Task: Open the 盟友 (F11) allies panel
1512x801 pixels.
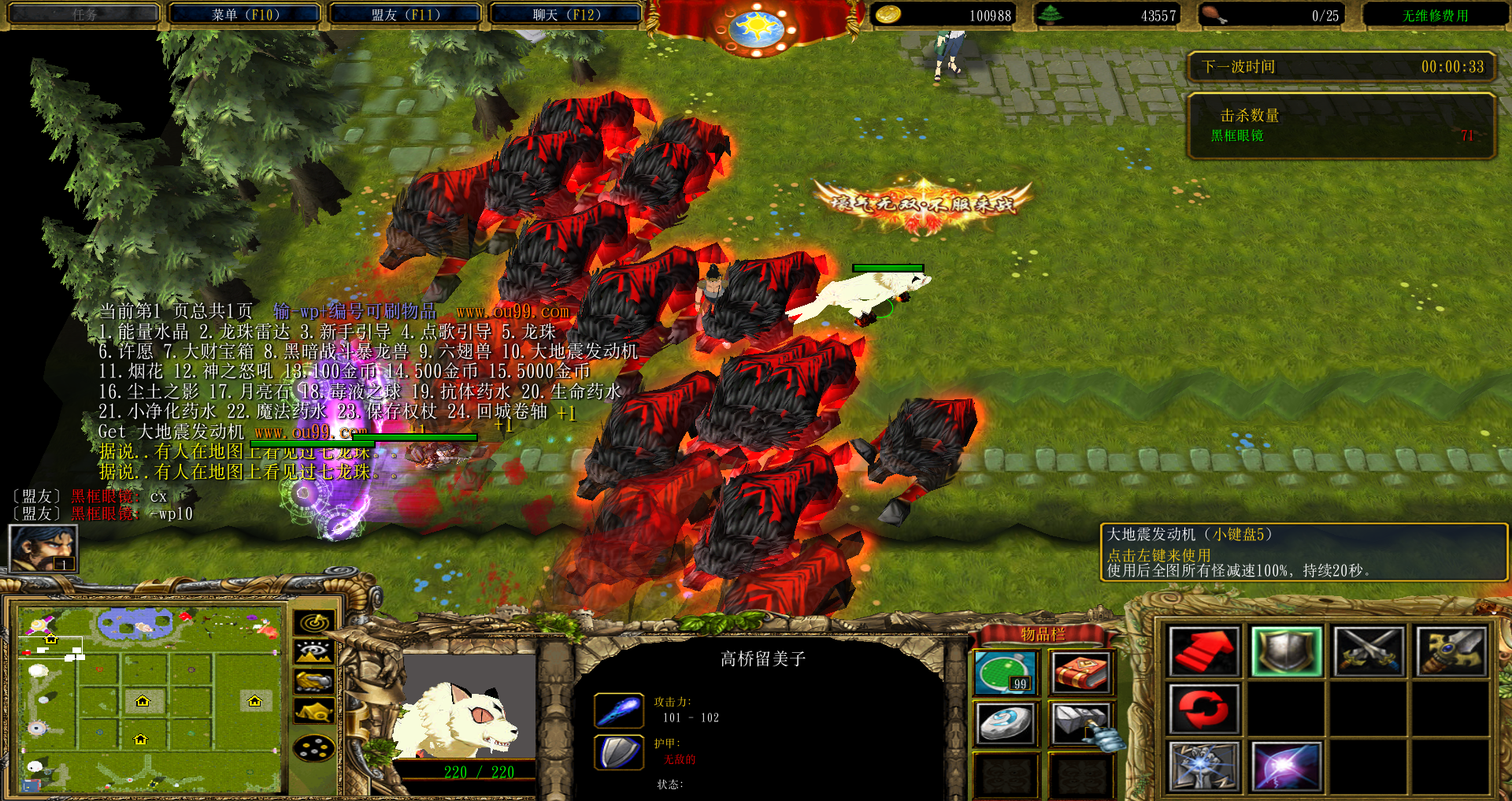Action: pyautogui.click(x=405, y=14)
